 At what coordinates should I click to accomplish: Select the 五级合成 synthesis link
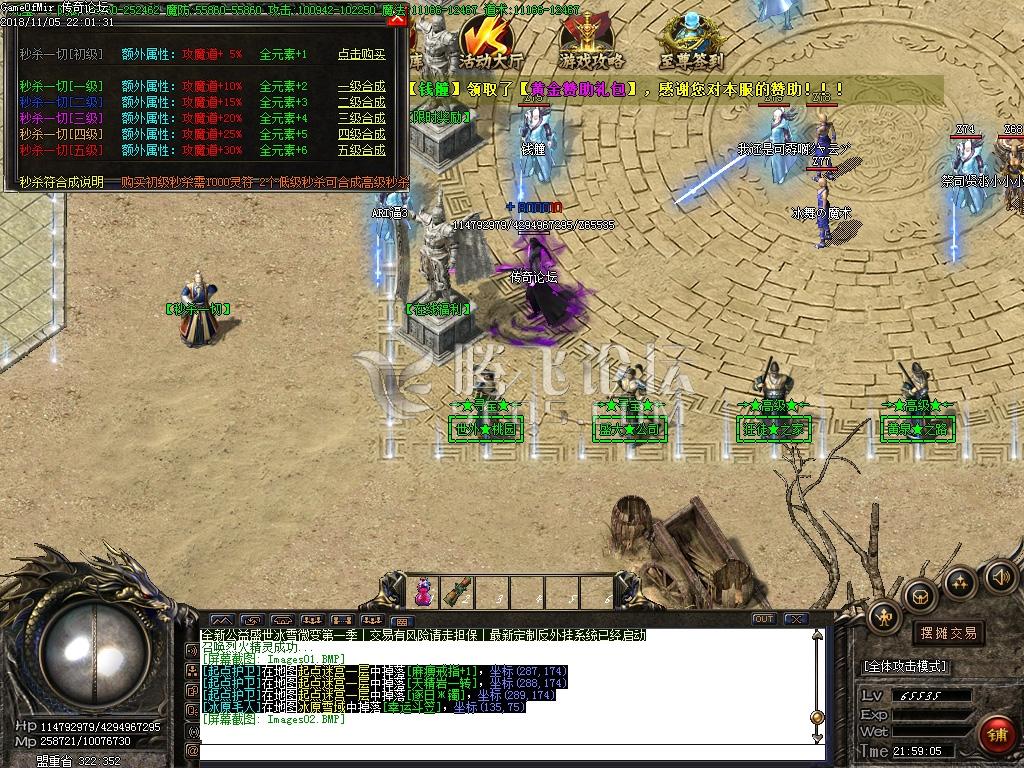pos(361,150)
